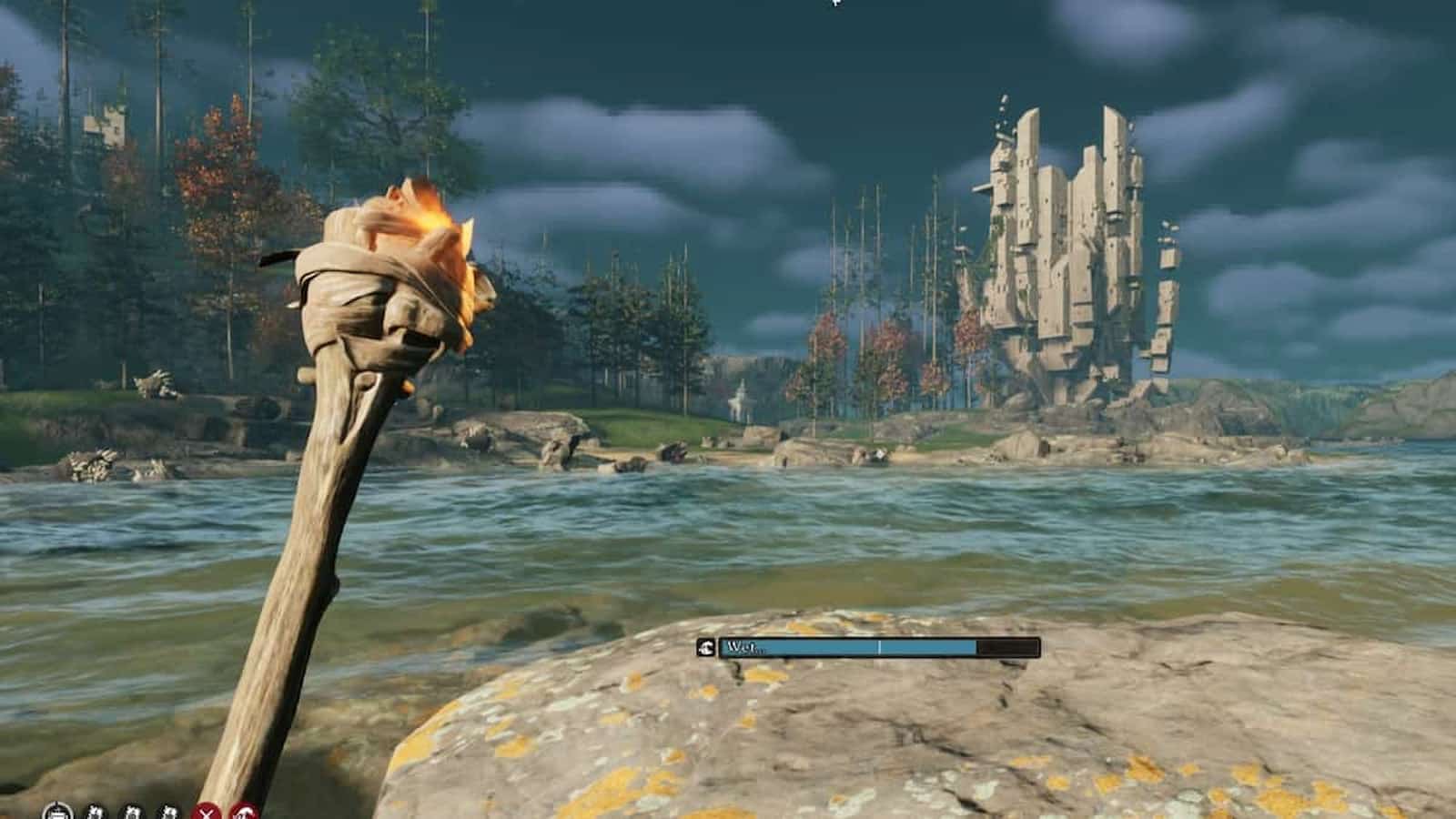Image resolution: width=1456 pixels, height=819 pixels.
Task: Click the Wet status effect icon
Action: [x=706, y=648]
